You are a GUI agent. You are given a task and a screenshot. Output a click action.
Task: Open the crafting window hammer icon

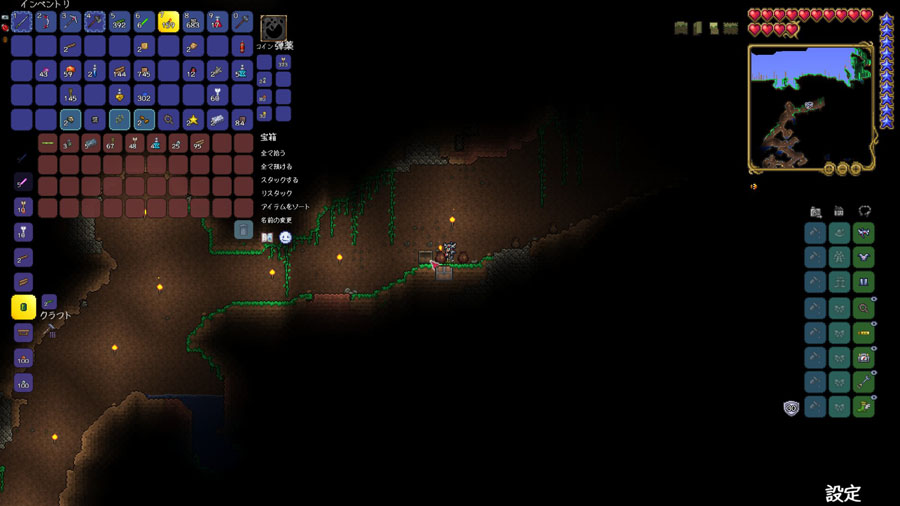(x=49, y=330)
